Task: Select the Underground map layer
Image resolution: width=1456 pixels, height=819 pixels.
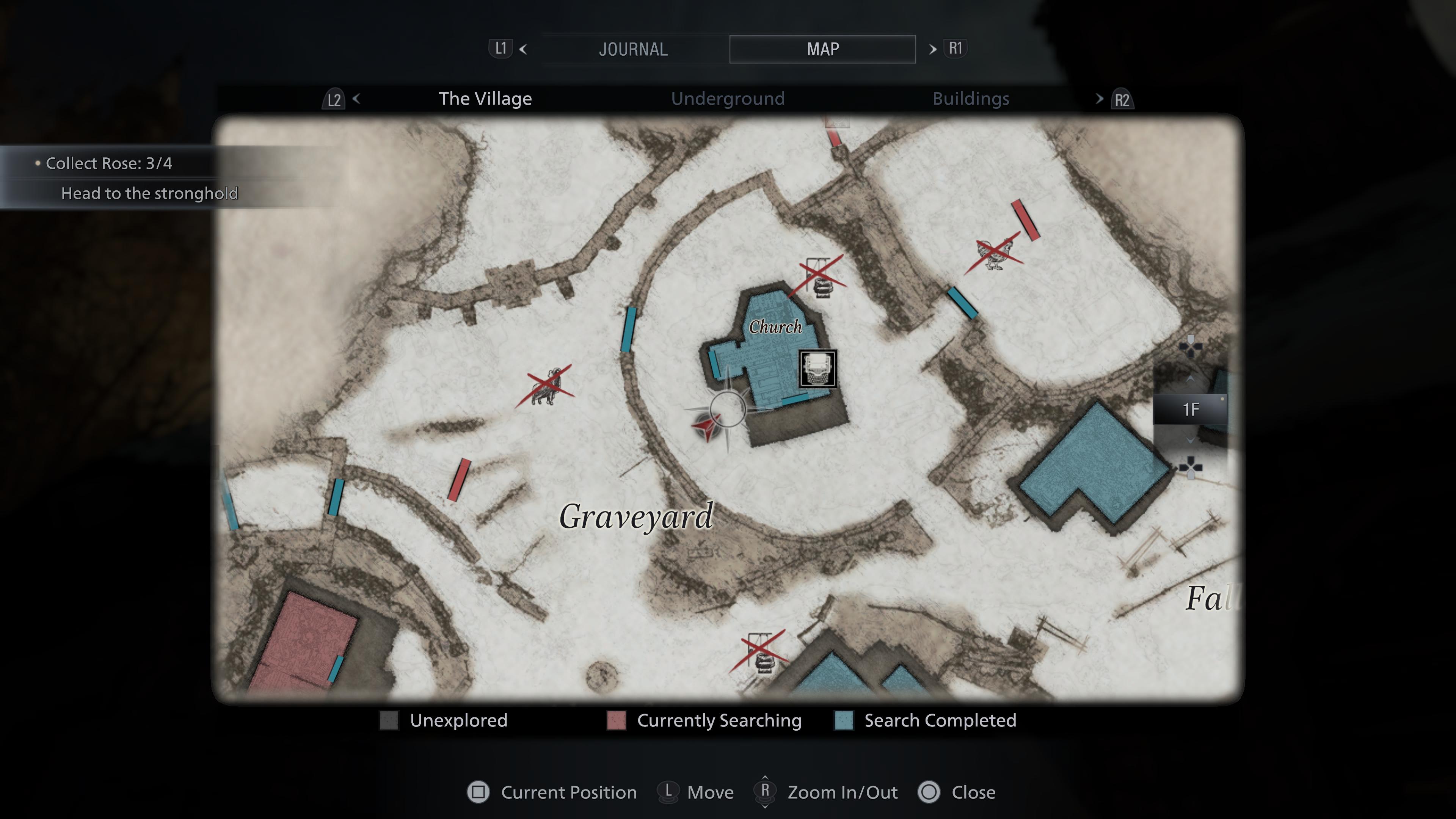Action: click(728, 98)
